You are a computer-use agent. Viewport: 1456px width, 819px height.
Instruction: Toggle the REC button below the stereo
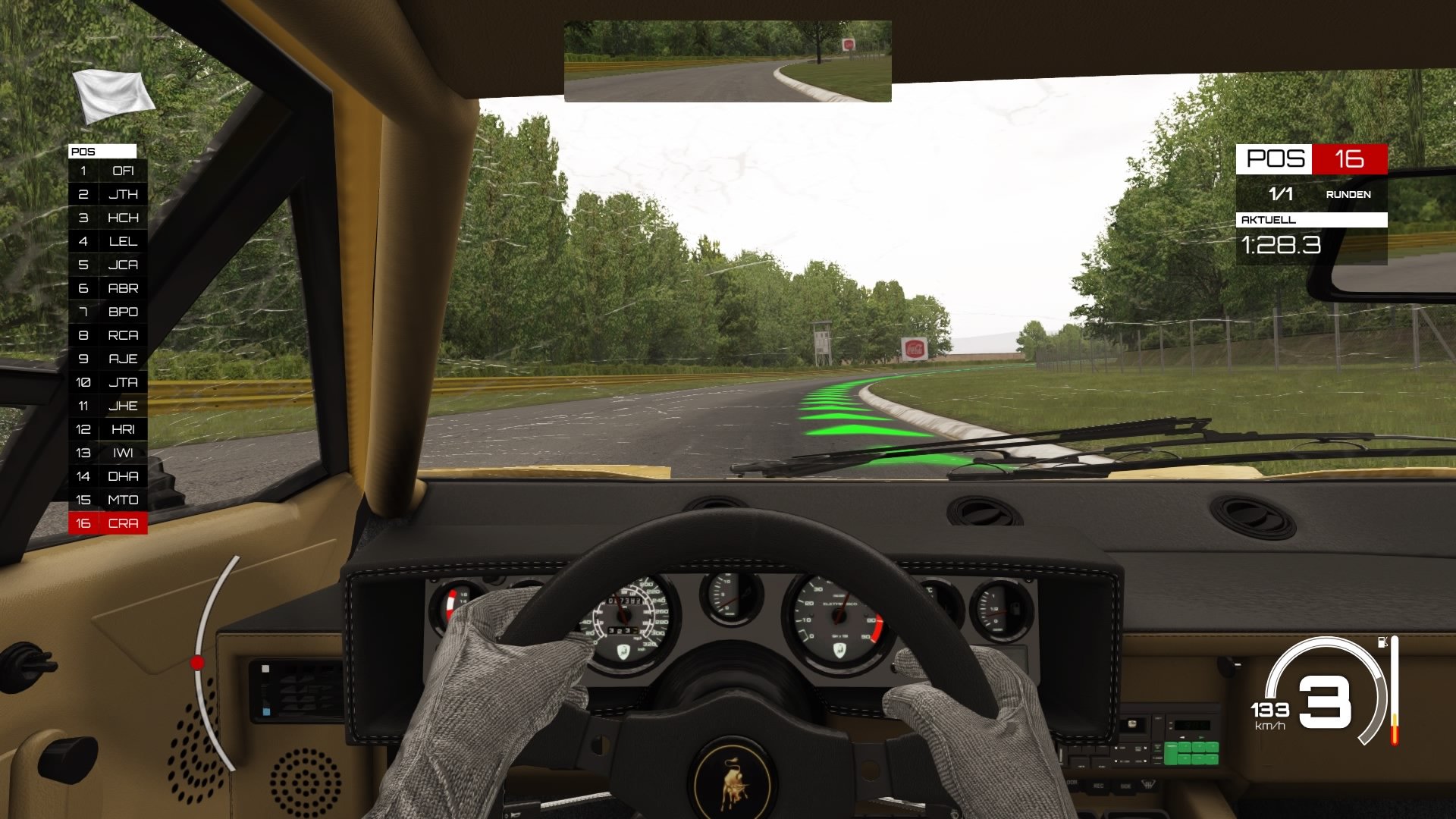pos(1099,786)
